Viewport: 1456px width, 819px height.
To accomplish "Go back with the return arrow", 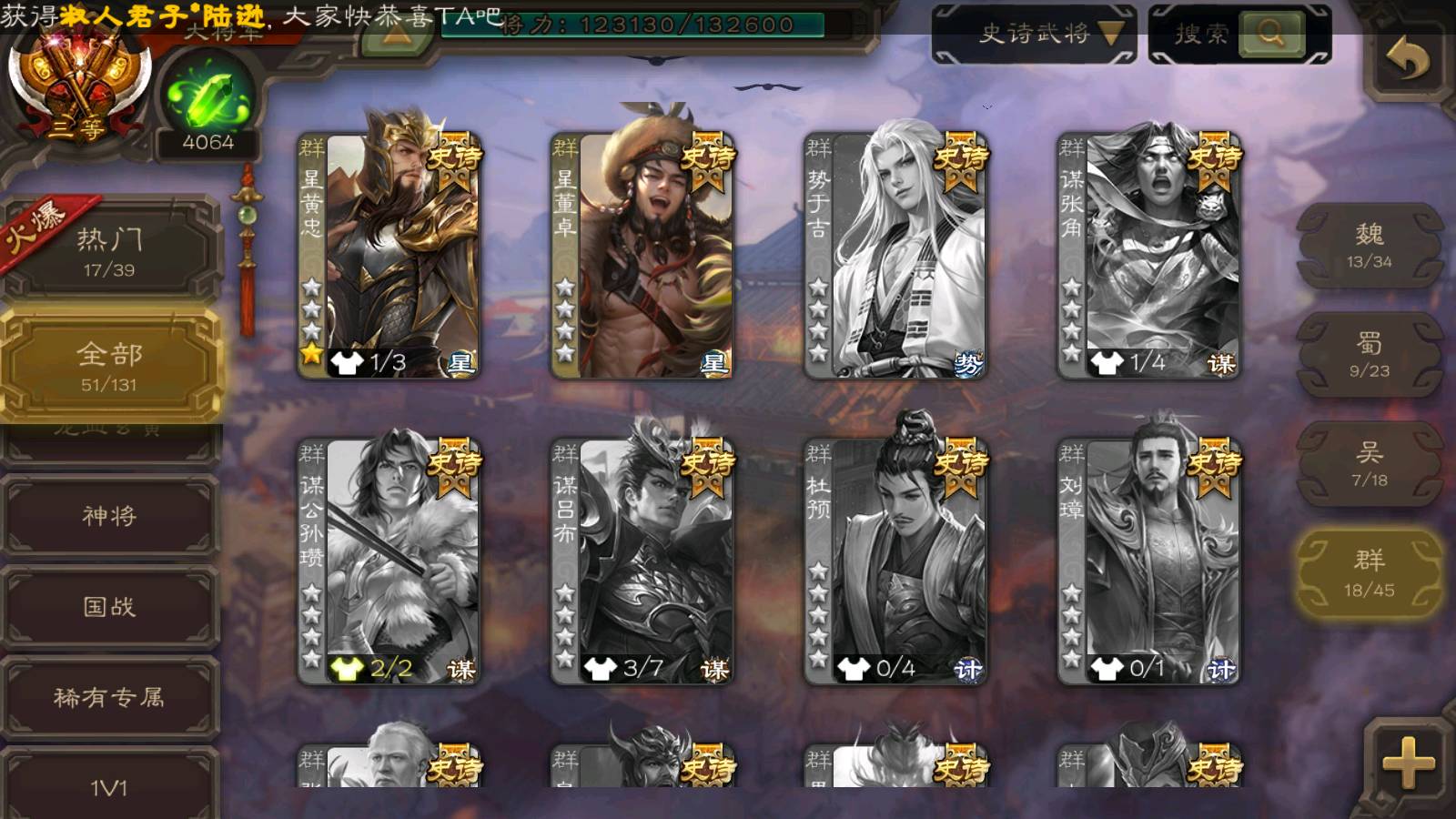I will coord(1407,60).
